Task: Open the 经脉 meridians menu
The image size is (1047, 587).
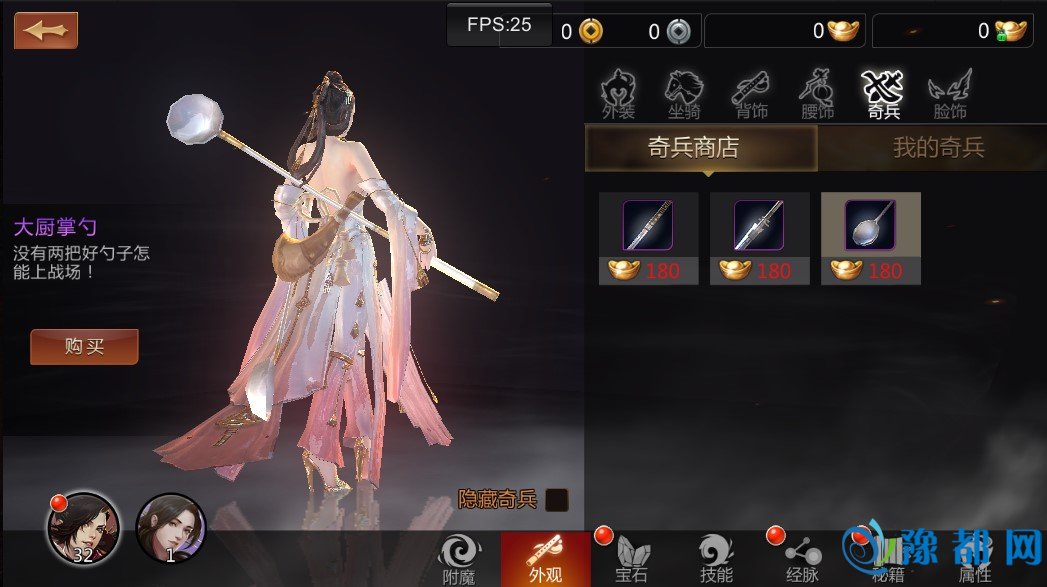Action: (x=803, y=558)
